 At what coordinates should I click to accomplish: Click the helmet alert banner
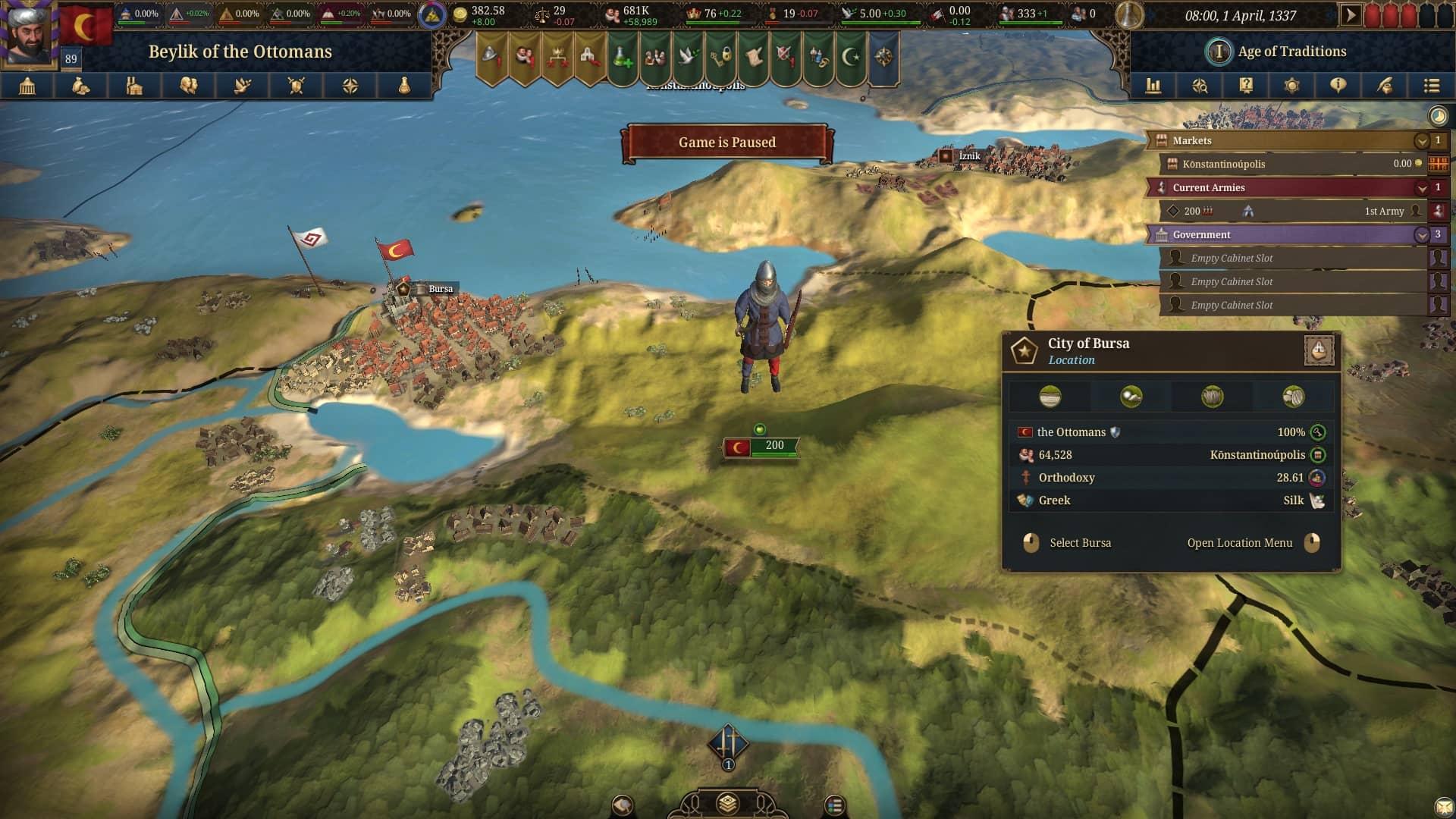click(491, 56)
